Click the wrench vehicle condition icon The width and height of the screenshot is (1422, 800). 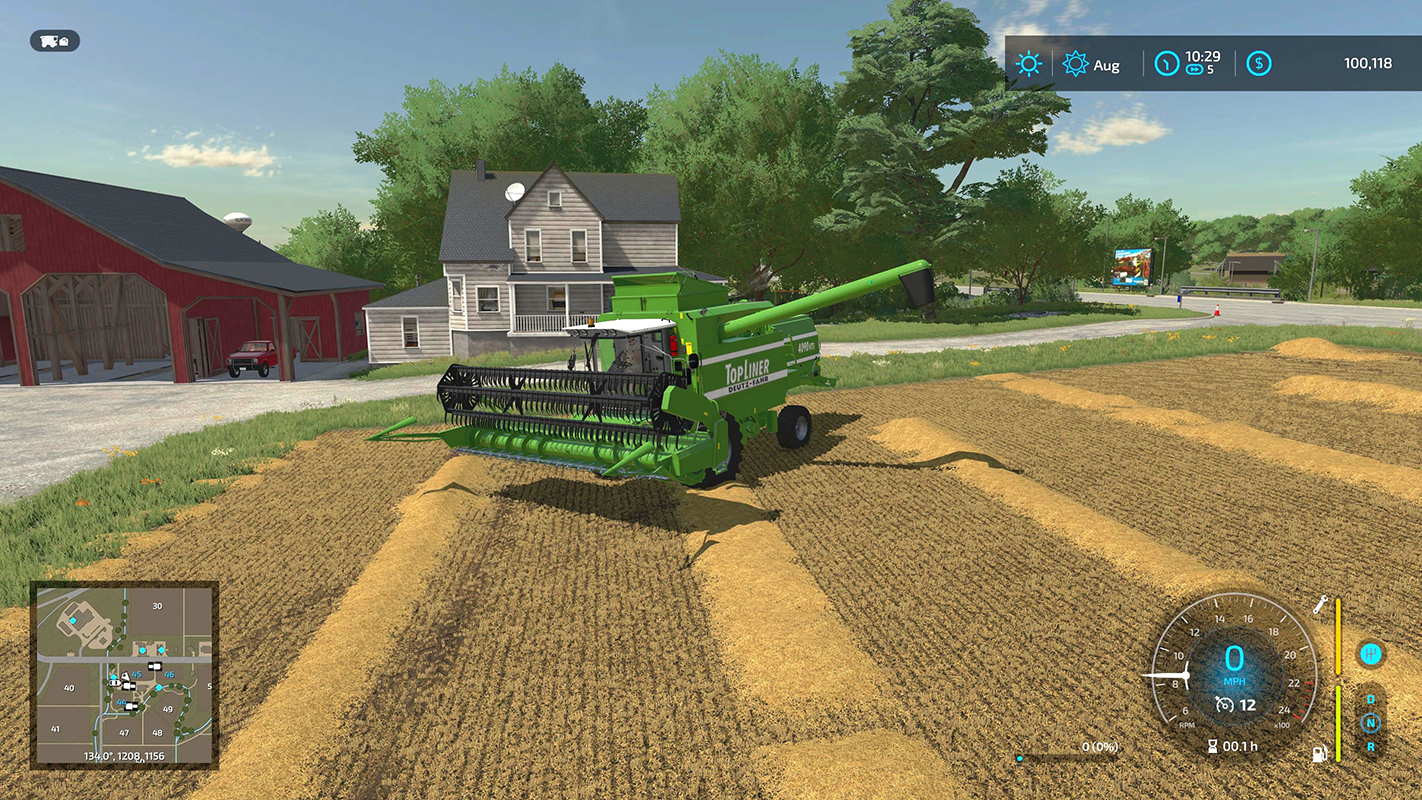[x=1321, y=605]
